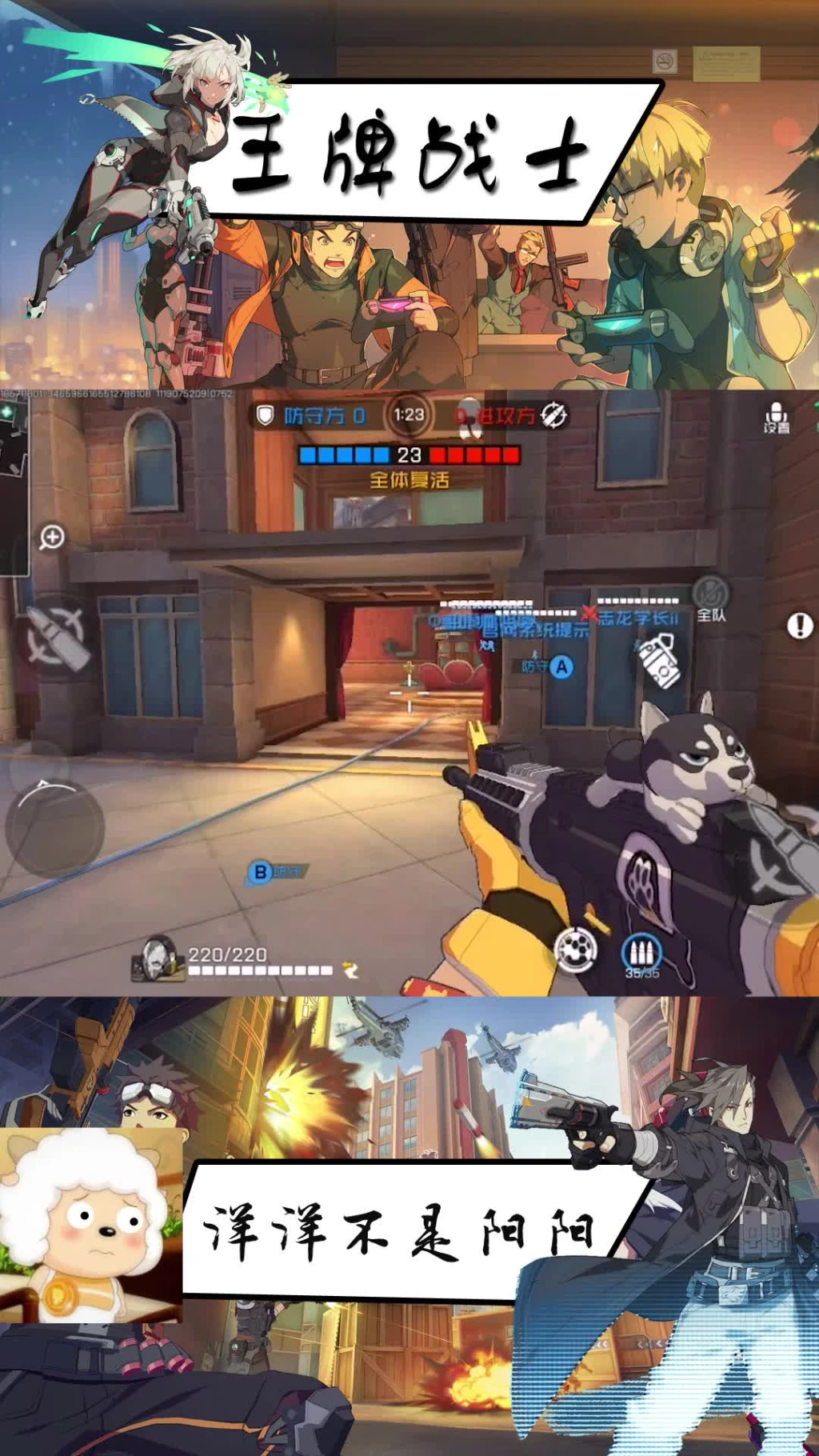The width and height of the screenshot is (819, 1456).
Task: Throw grenade using the grenade icon
Action: [x=659, y=660]
